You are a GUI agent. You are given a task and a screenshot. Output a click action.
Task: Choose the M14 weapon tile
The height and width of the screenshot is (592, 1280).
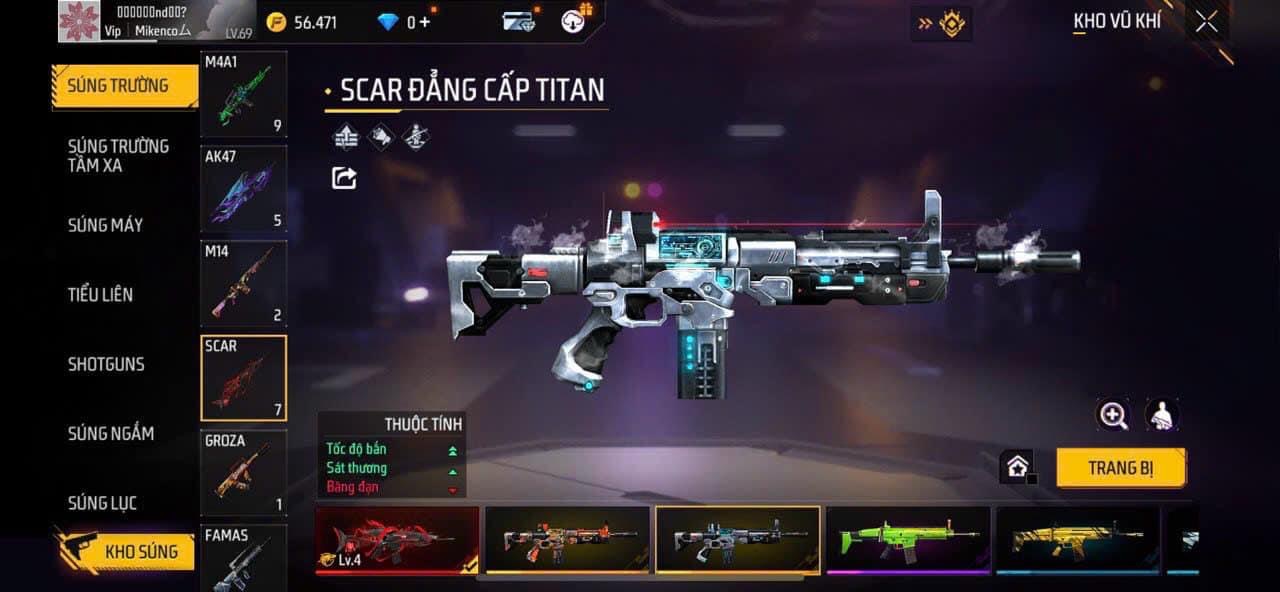click(243, 283)
